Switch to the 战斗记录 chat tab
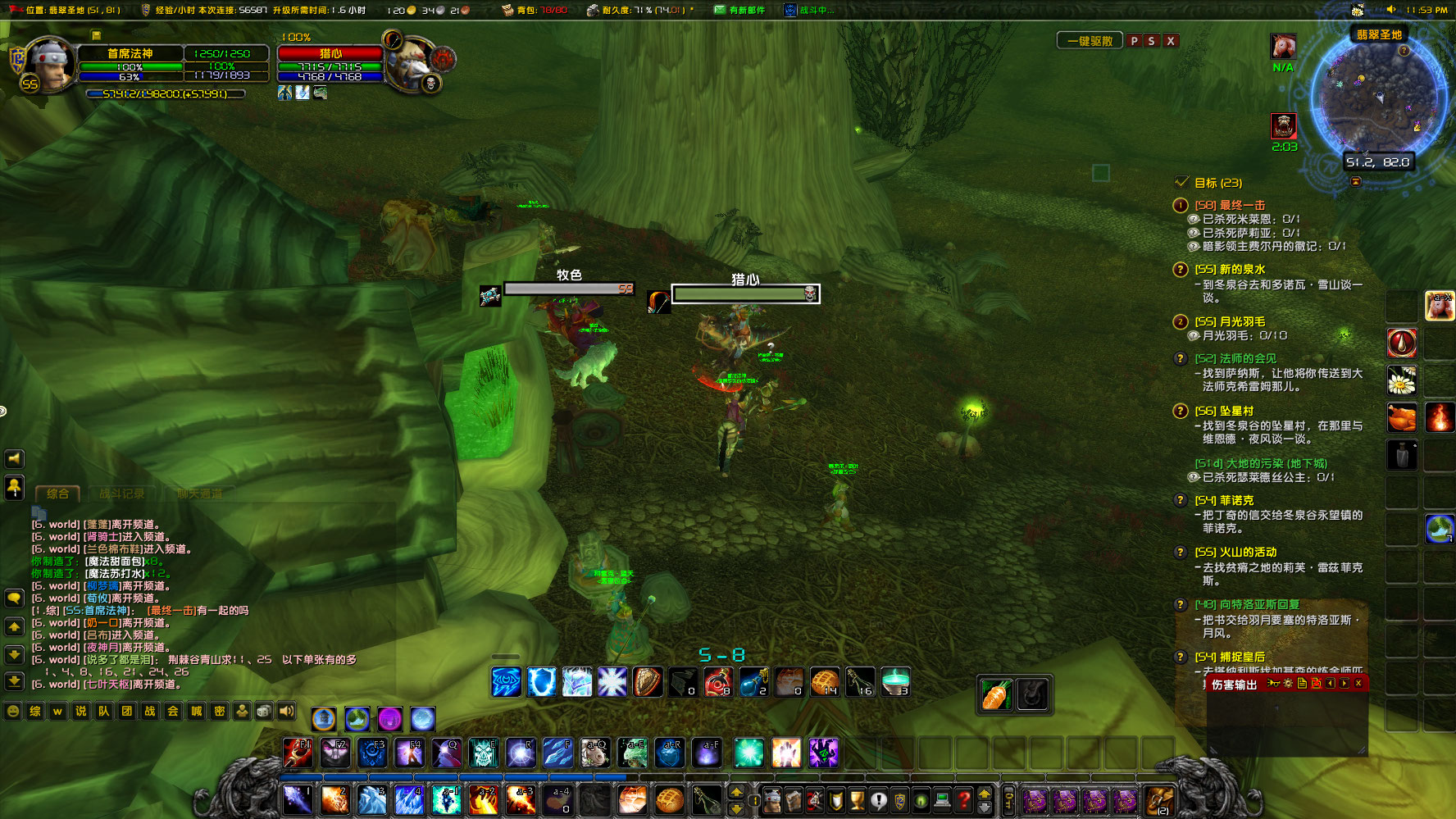The image size is (1456, 819). pyautogui.click(x=121, y=494)
